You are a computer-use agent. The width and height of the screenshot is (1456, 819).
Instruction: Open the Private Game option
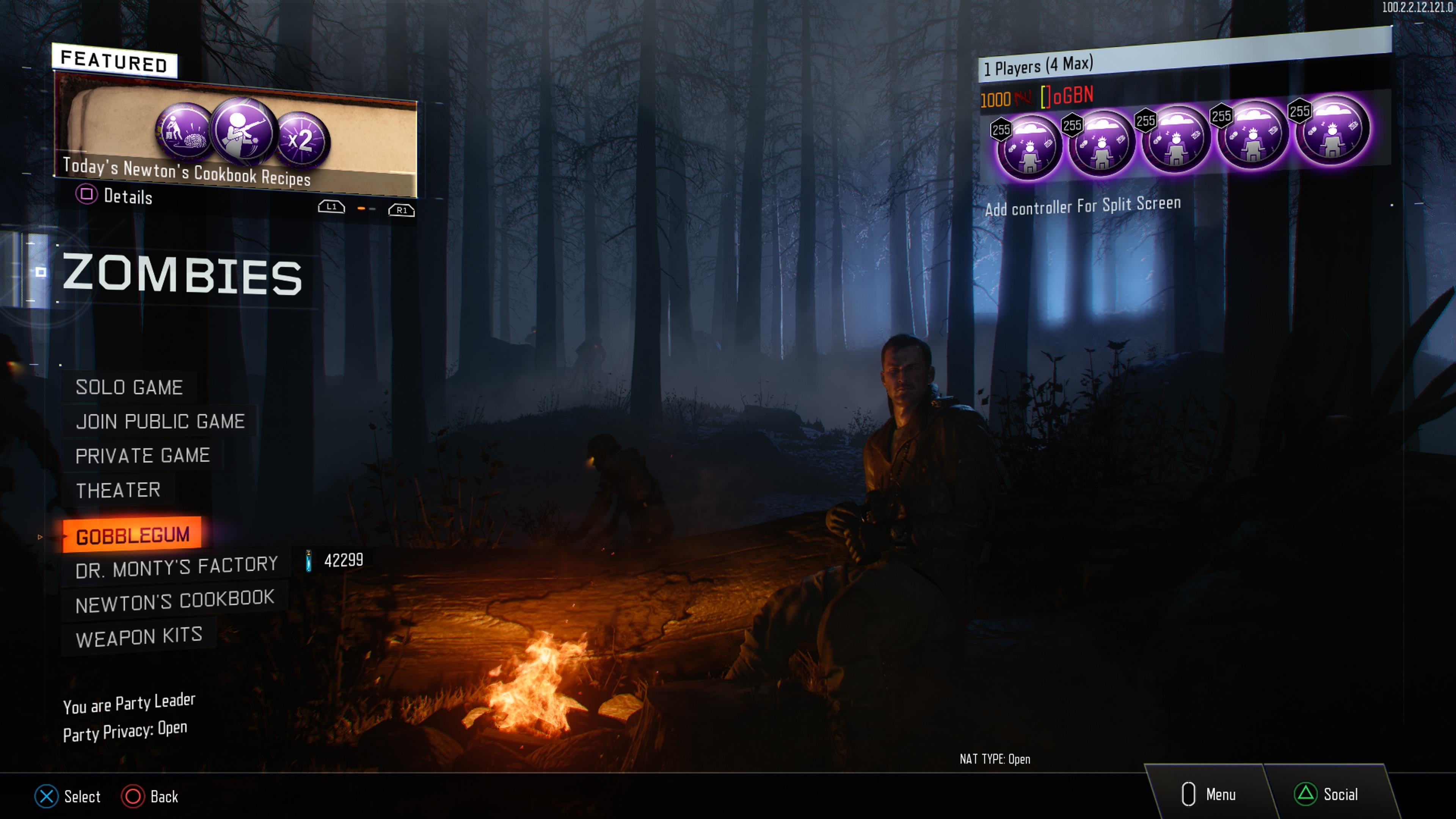(x=143, y=455)
